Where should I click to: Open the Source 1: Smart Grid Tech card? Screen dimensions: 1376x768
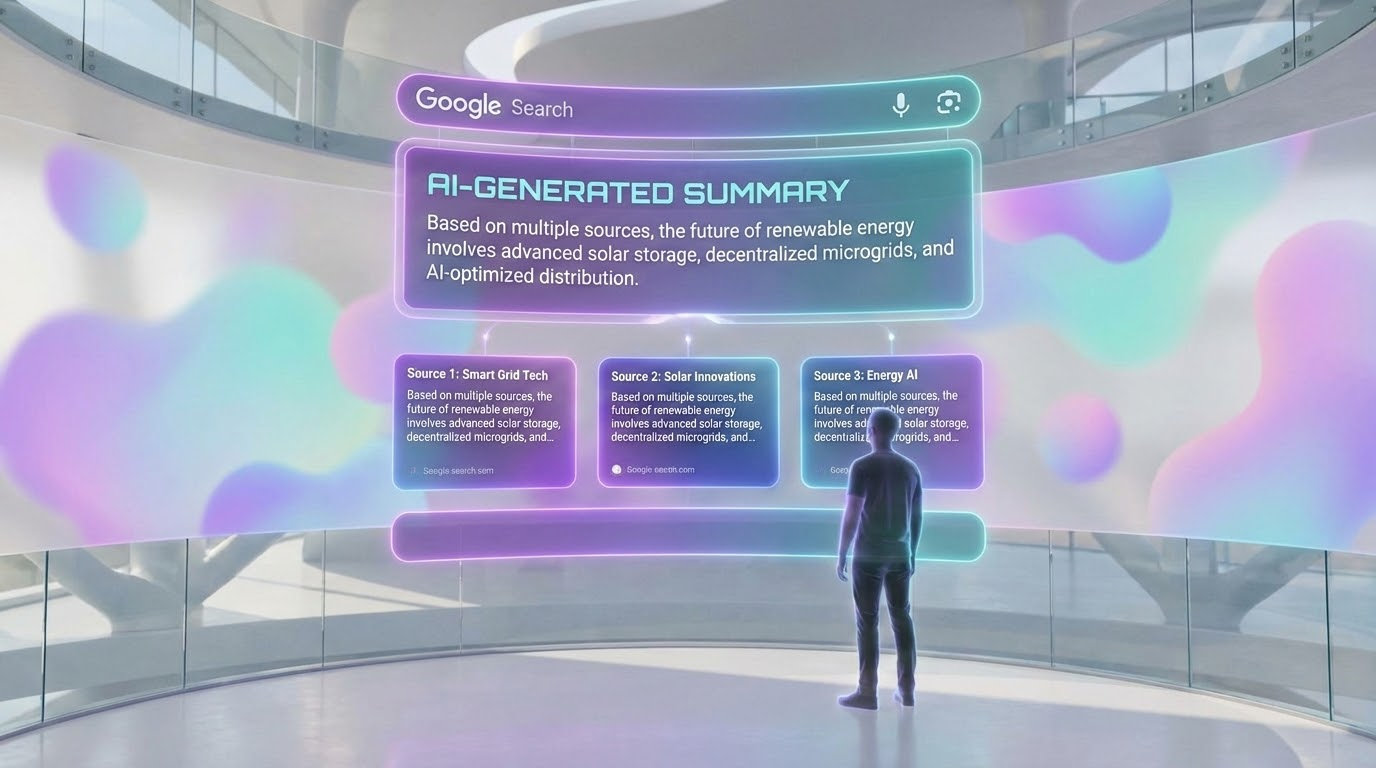pyautogui.click(x=485, y=421)
